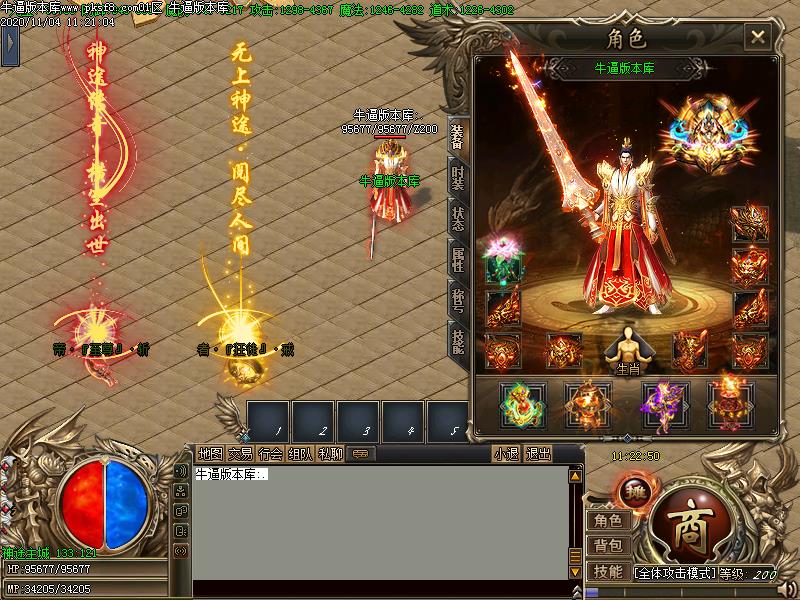The image size is (800, 600).
Task: Open the 背包 bag button
Action: click(608, 546)
